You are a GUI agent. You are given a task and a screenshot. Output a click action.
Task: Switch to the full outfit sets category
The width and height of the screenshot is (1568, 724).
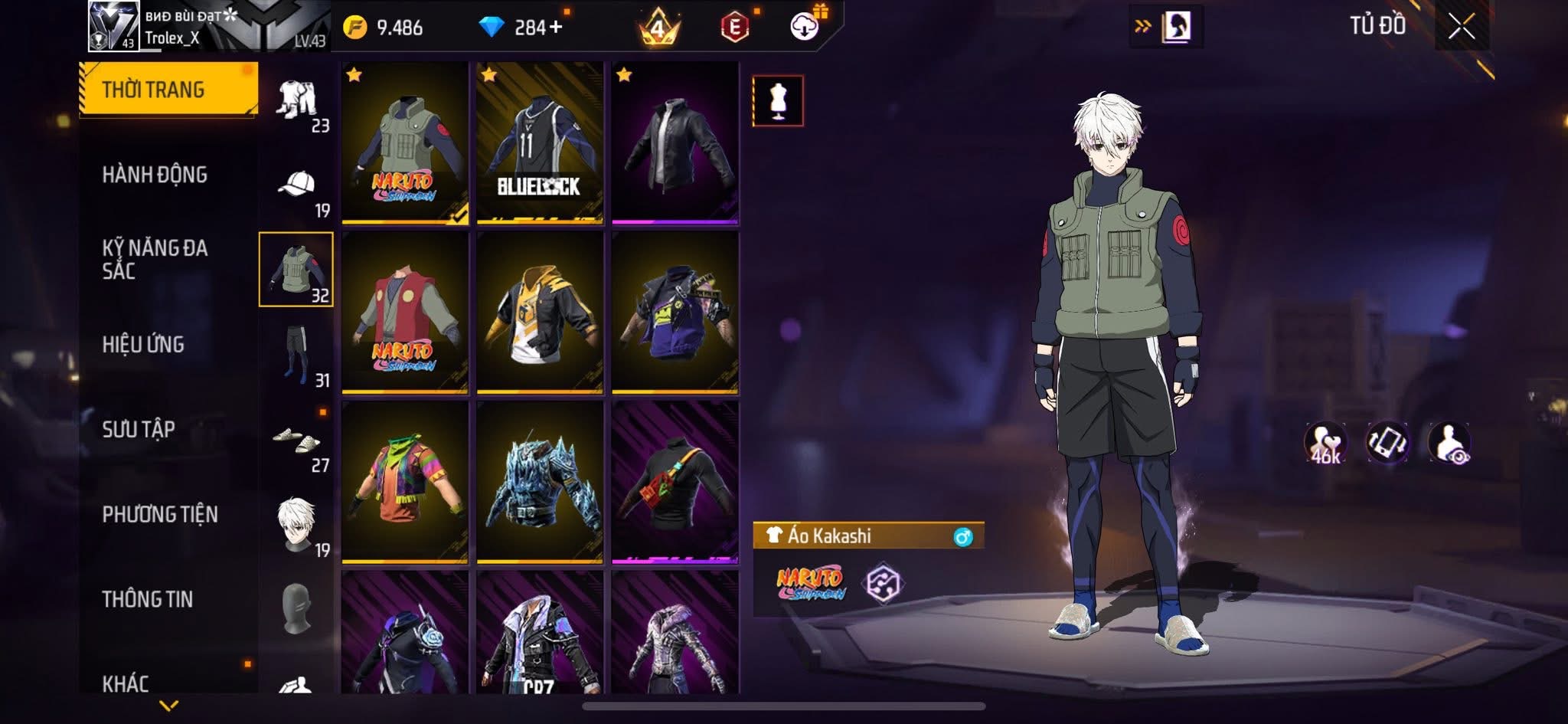coord(296,100)
